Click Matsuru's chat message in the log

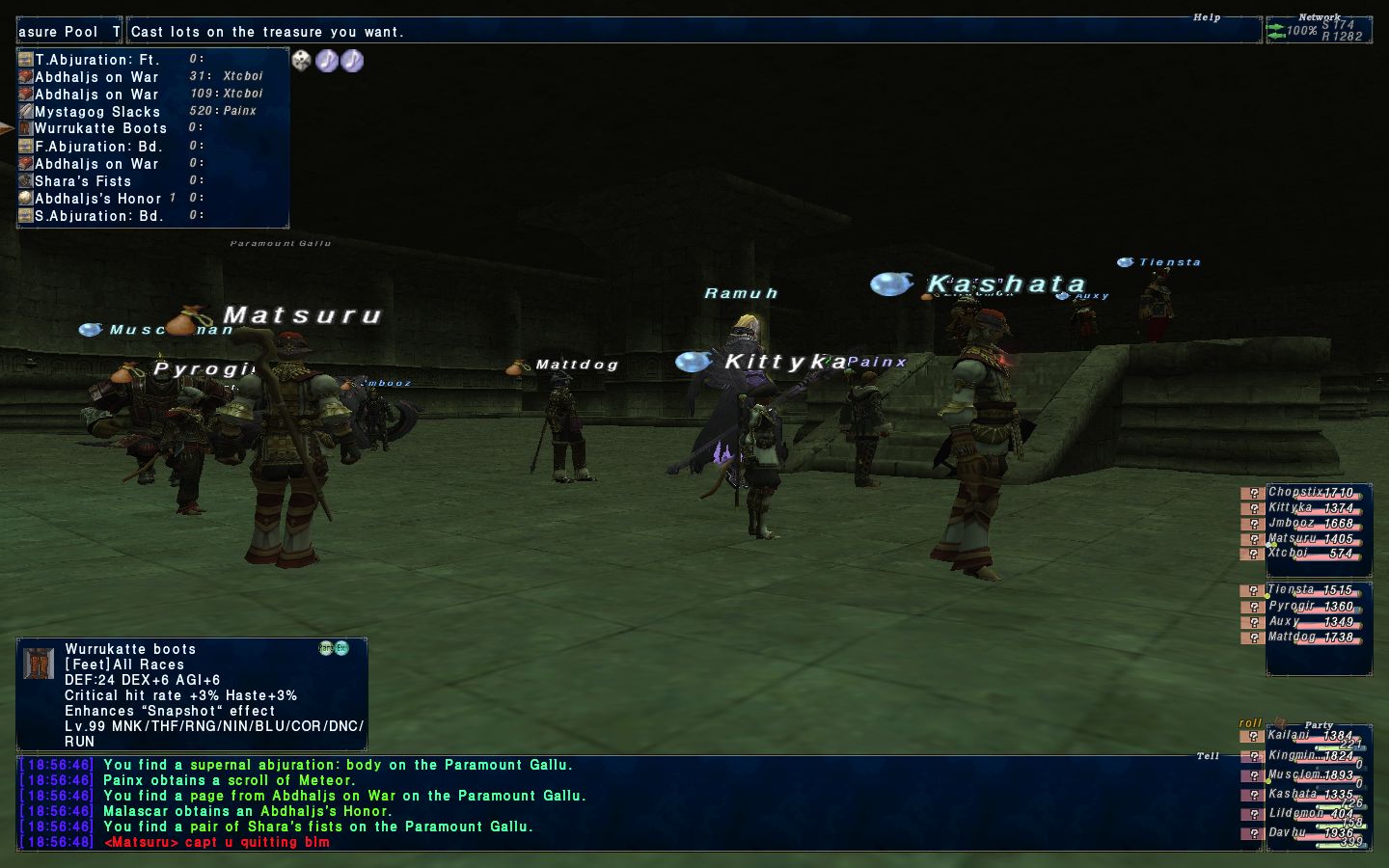[x=217, y=842]
